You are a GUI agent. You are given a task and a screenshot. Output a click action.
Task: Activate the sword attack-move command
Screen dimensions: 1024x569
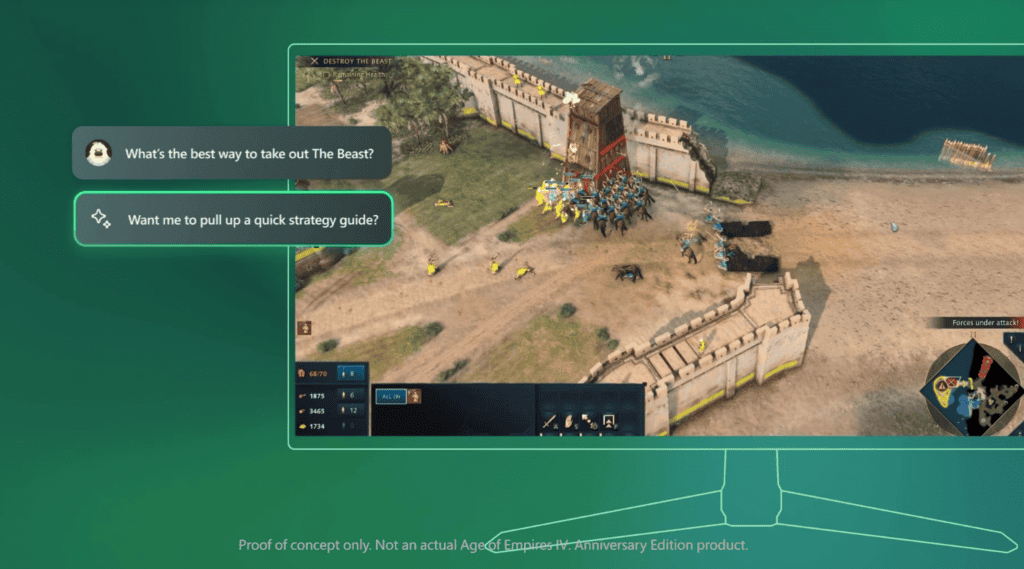point(549,421)
